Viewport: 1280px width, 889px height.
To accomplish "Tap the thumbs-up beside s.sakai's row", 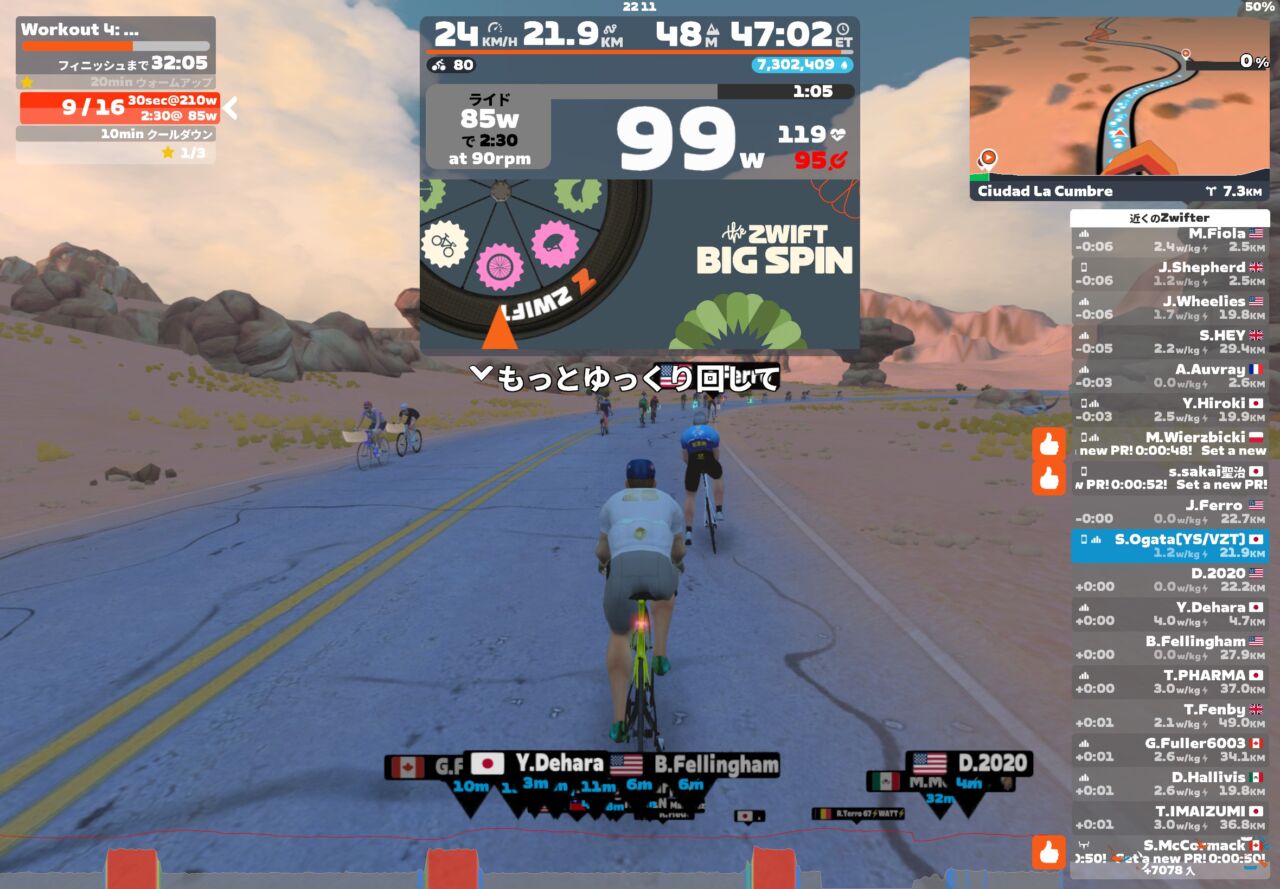I will tap(1048, 478).
